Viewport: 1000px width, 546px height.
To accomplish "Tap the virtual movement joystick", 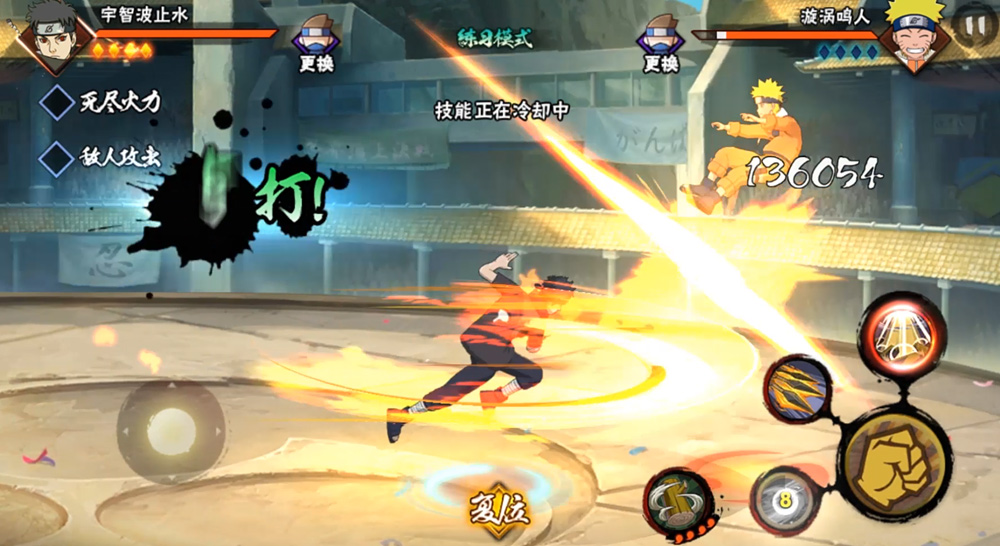I will tap(171, 429).
